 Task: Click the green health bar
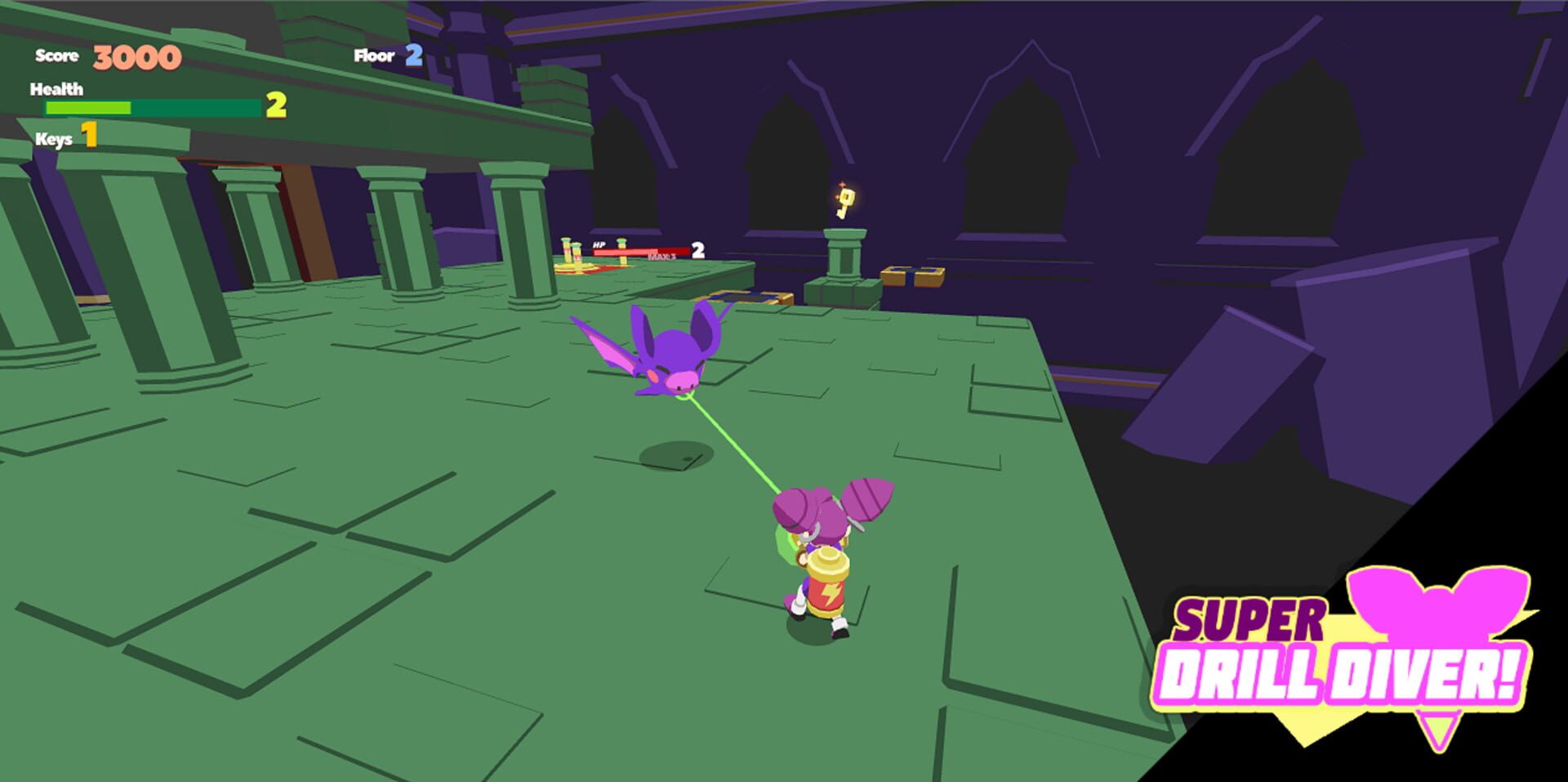pyautogui.click(x=90, y=107)
